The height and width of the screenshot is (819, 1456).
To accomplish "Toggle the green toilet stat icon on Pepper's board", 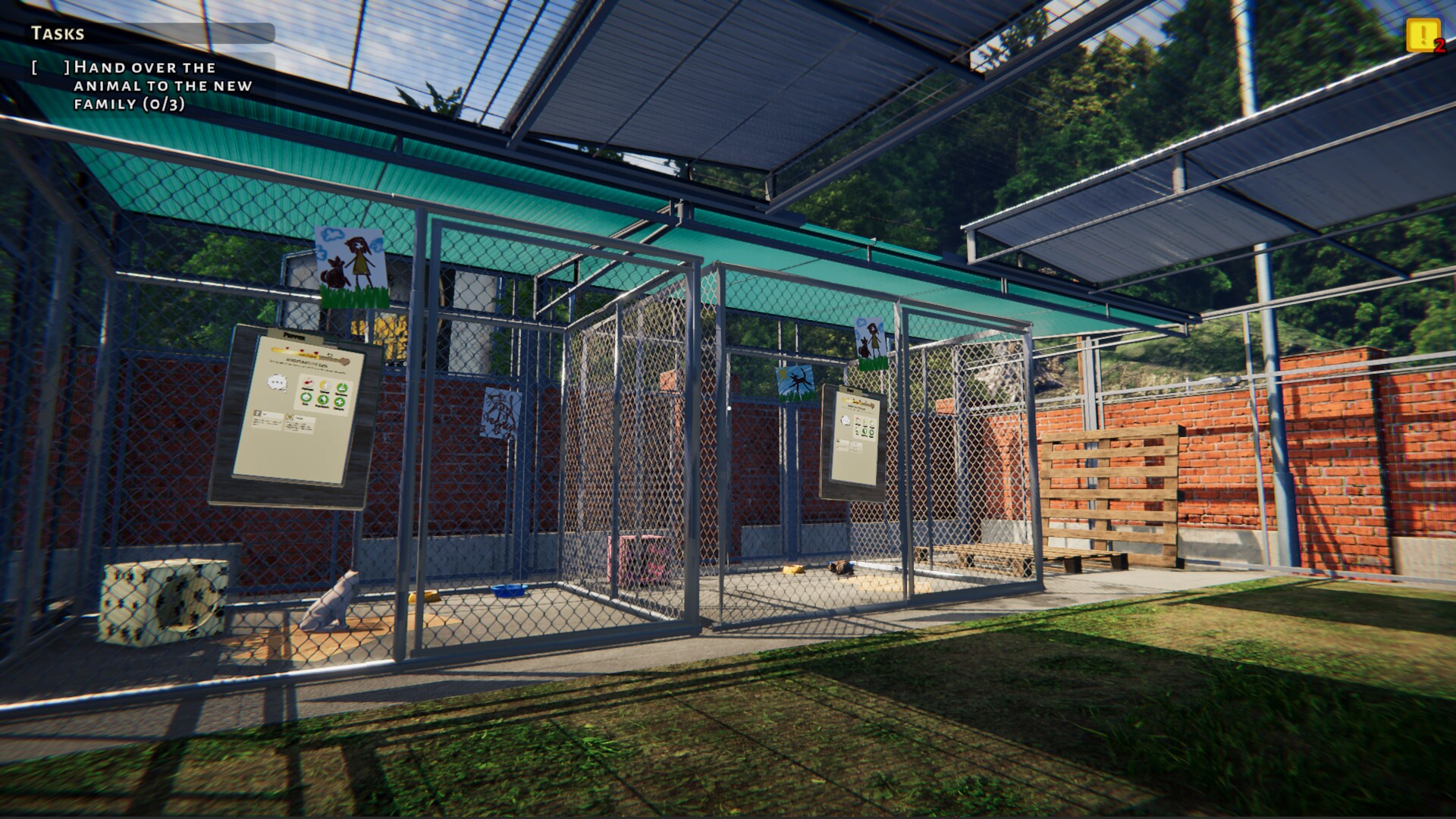I will pos(341,388).
